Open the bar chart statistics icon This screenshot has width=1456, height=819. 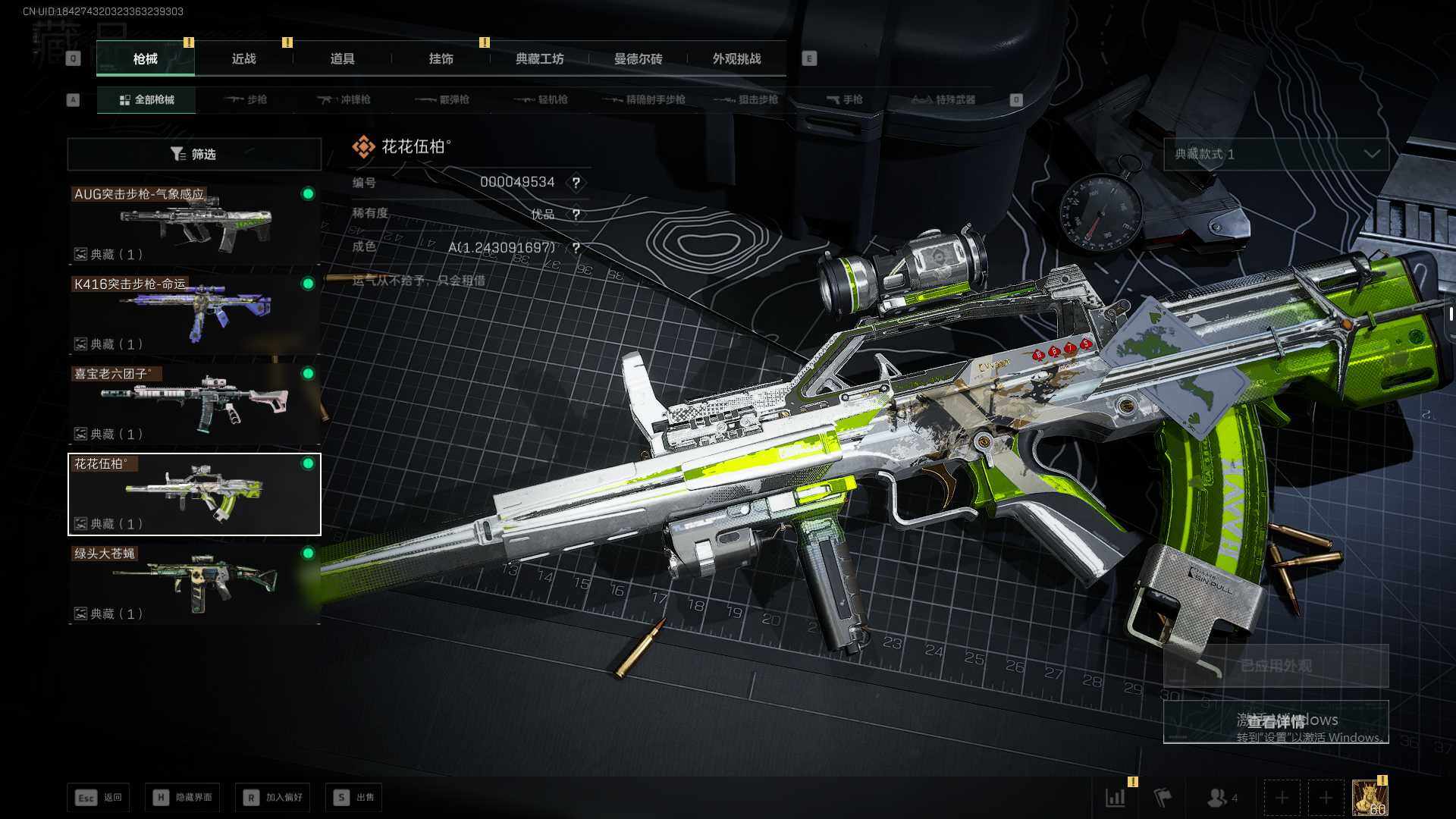[x=1116, y=797]
